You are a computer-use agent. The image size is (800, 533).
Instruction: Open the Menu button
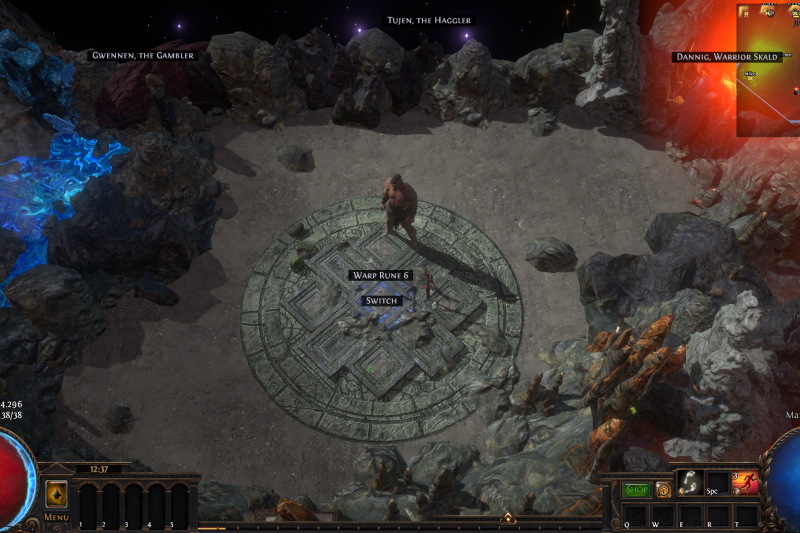[56, 517]
